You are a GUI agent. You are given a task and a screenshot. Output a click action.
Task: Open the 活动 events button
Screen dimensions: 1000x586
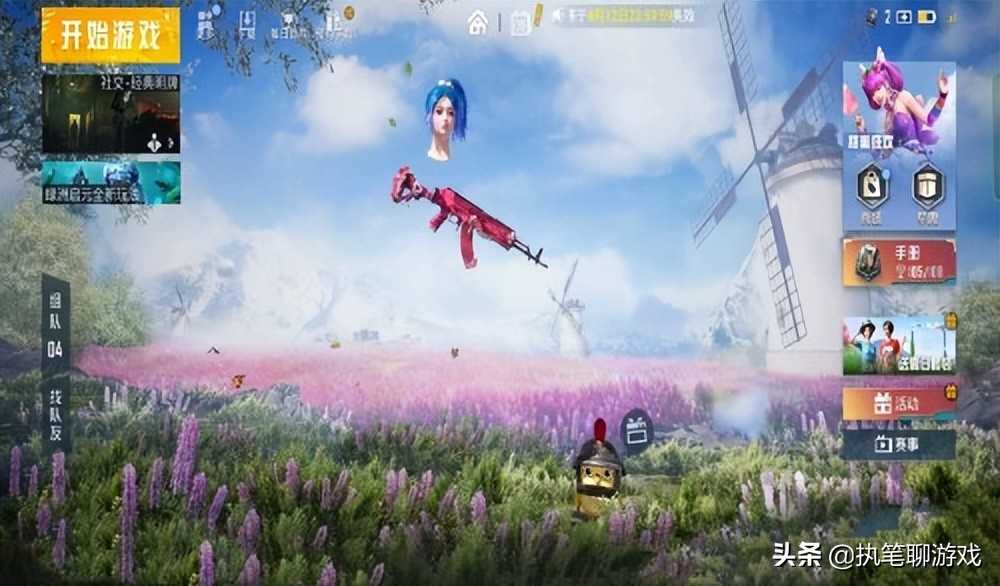[898, 404]
